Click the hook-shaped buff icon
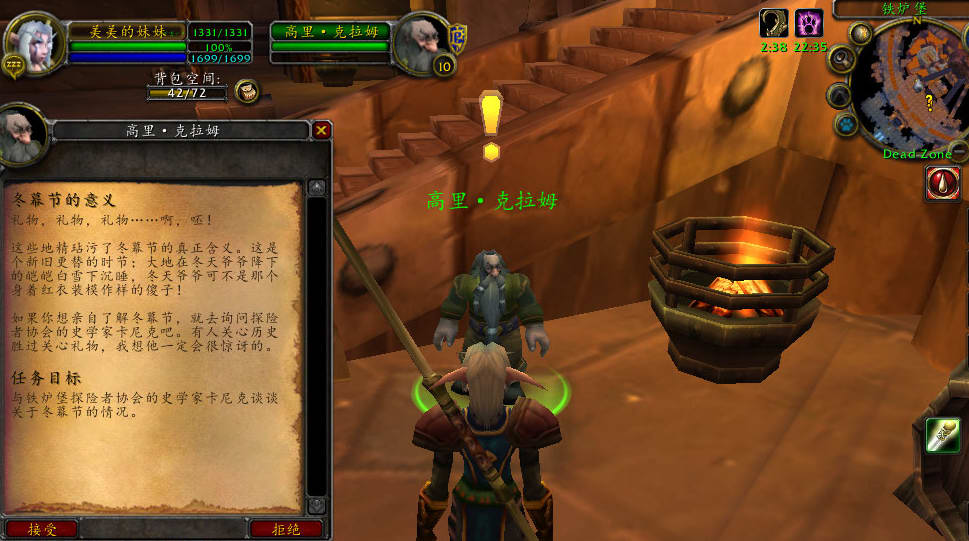This screenshot has width=969, height=541. (x=774, y=23)
